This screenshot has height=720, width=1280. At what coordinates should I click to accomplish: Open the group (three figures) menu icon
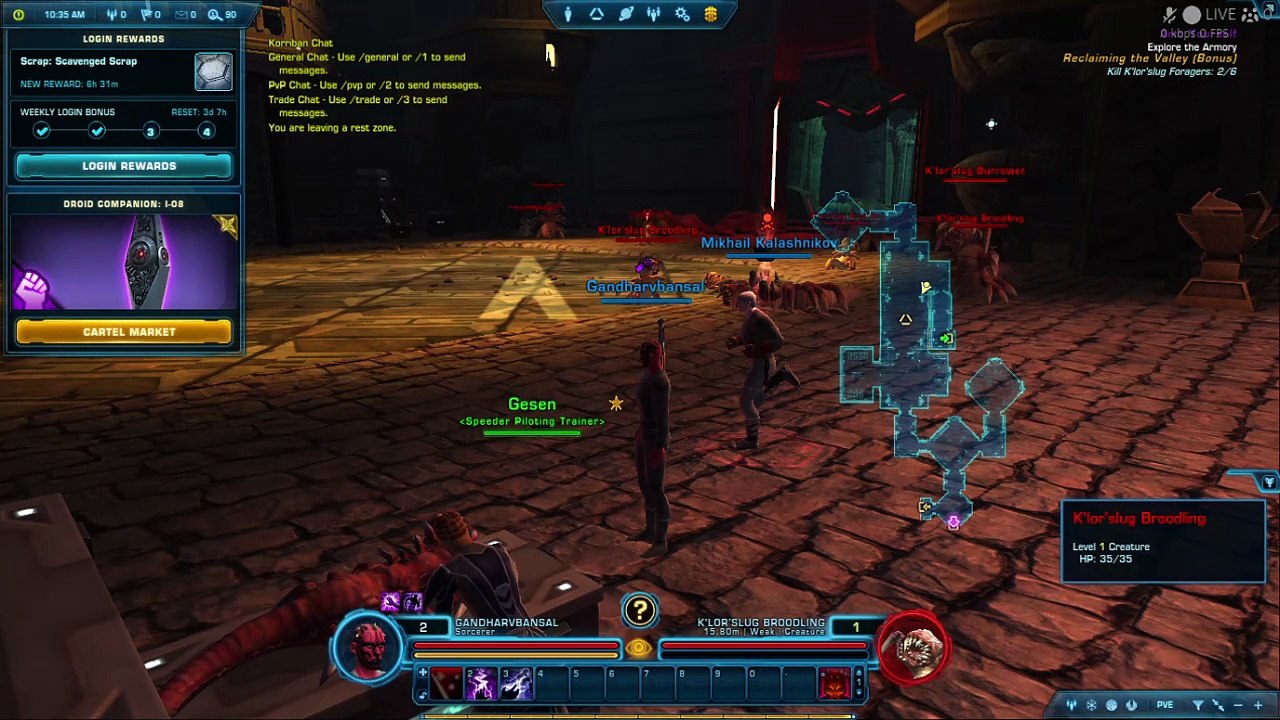click(x=654, y=14)
